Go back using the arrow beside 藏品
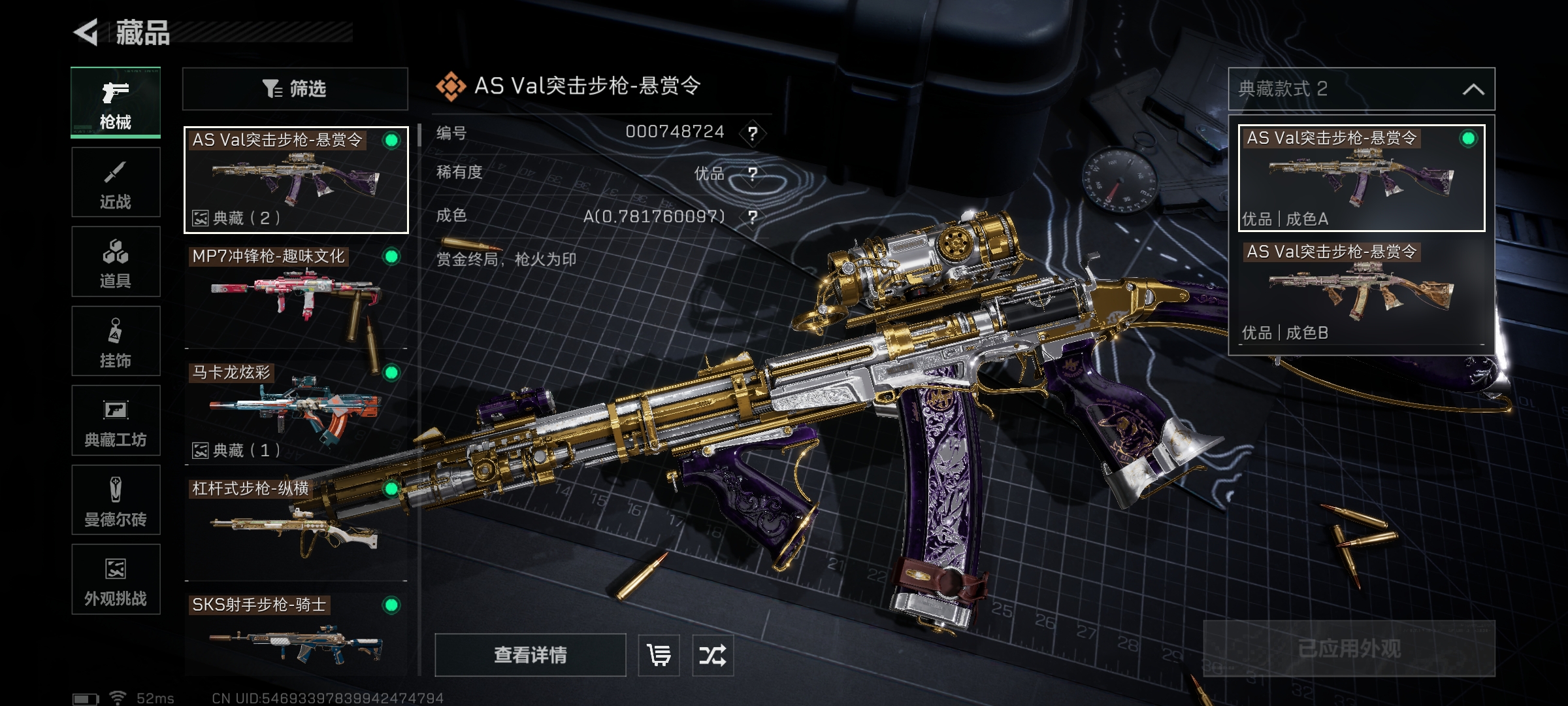Viewport: 1568px width, 706px height. pos(86,32)
